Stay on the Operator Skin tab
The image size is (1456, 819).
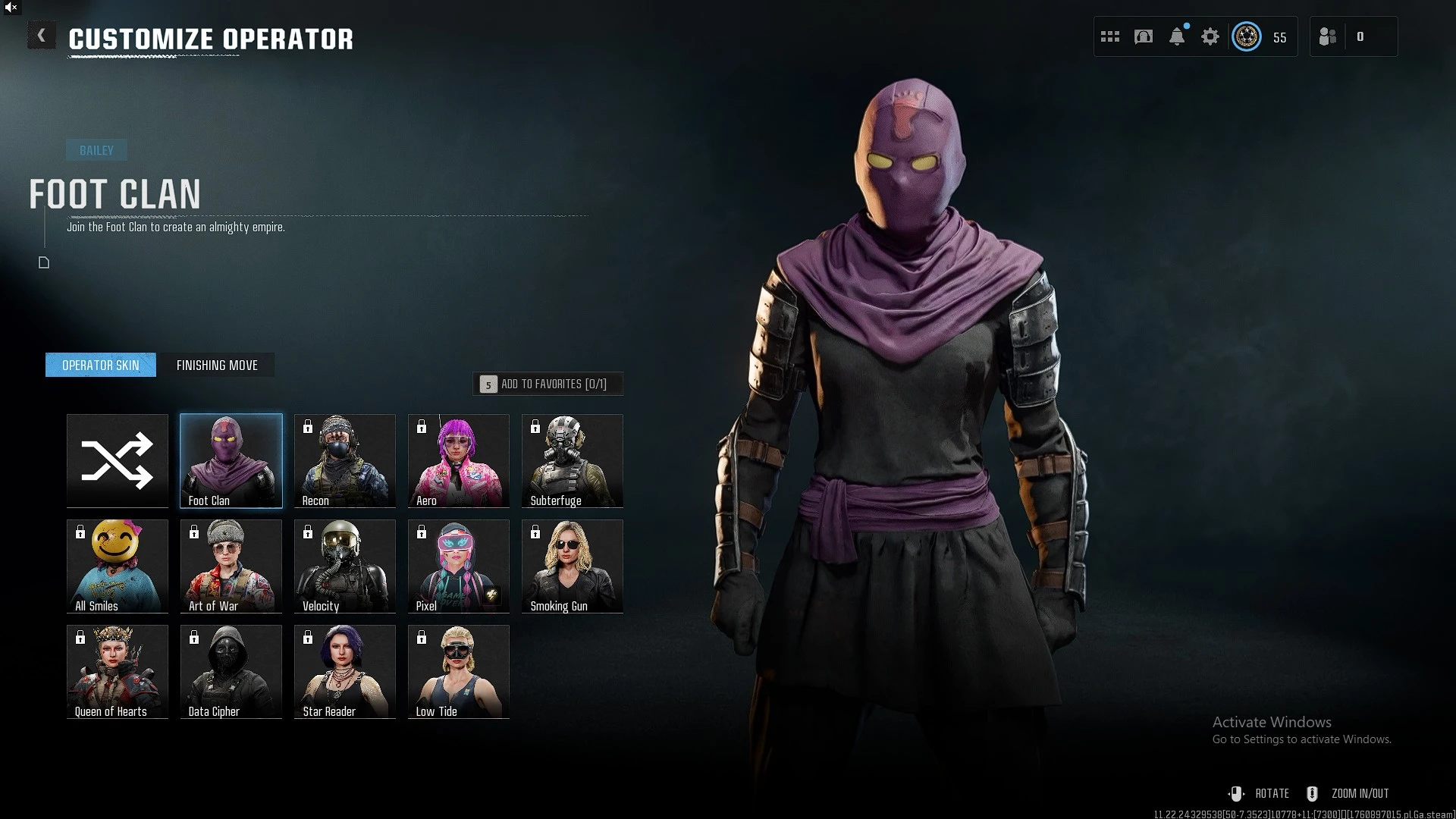coord(100,365)
